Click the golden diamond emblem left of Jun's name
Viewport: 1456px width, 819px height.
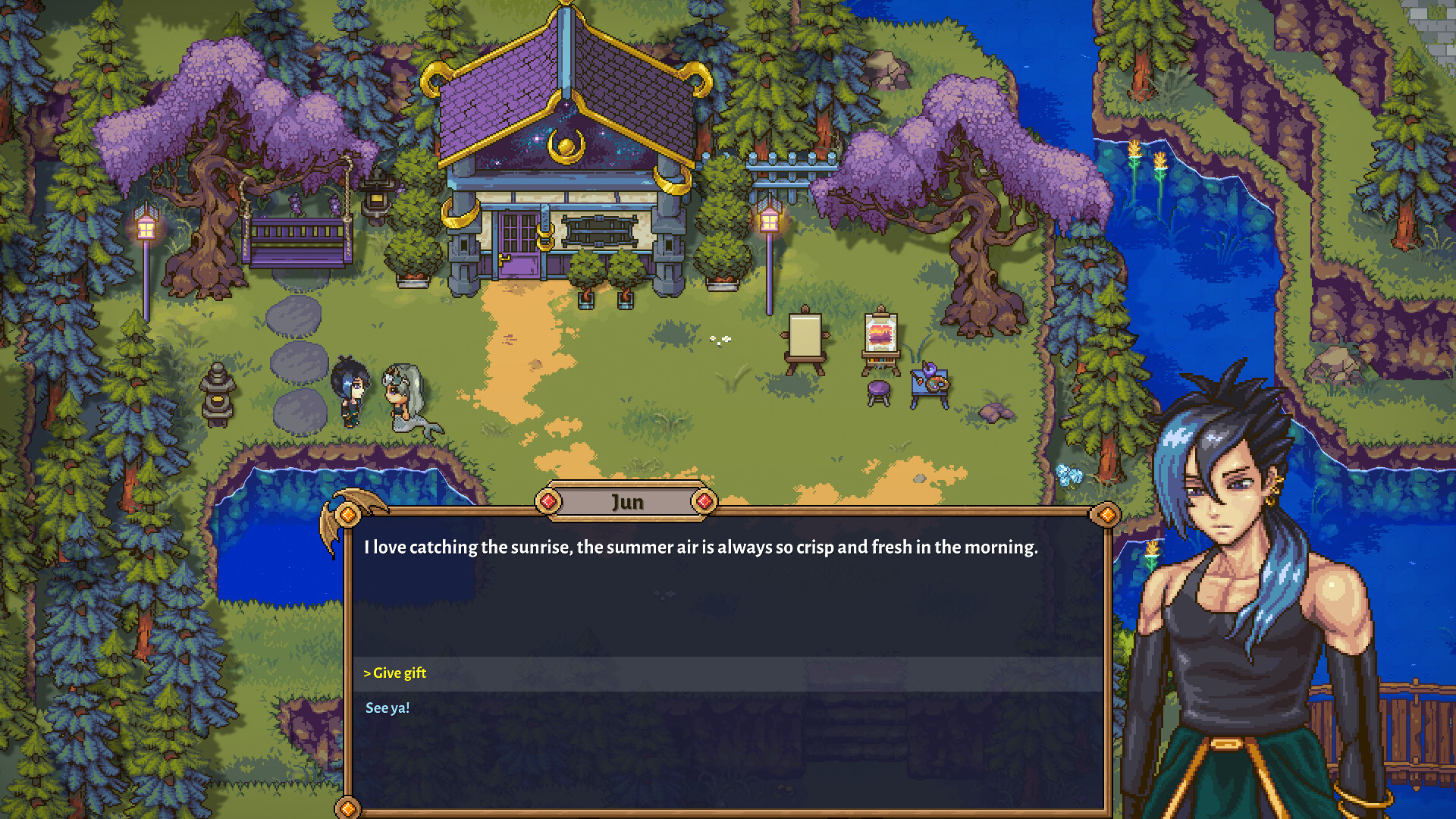click(549, 500)
